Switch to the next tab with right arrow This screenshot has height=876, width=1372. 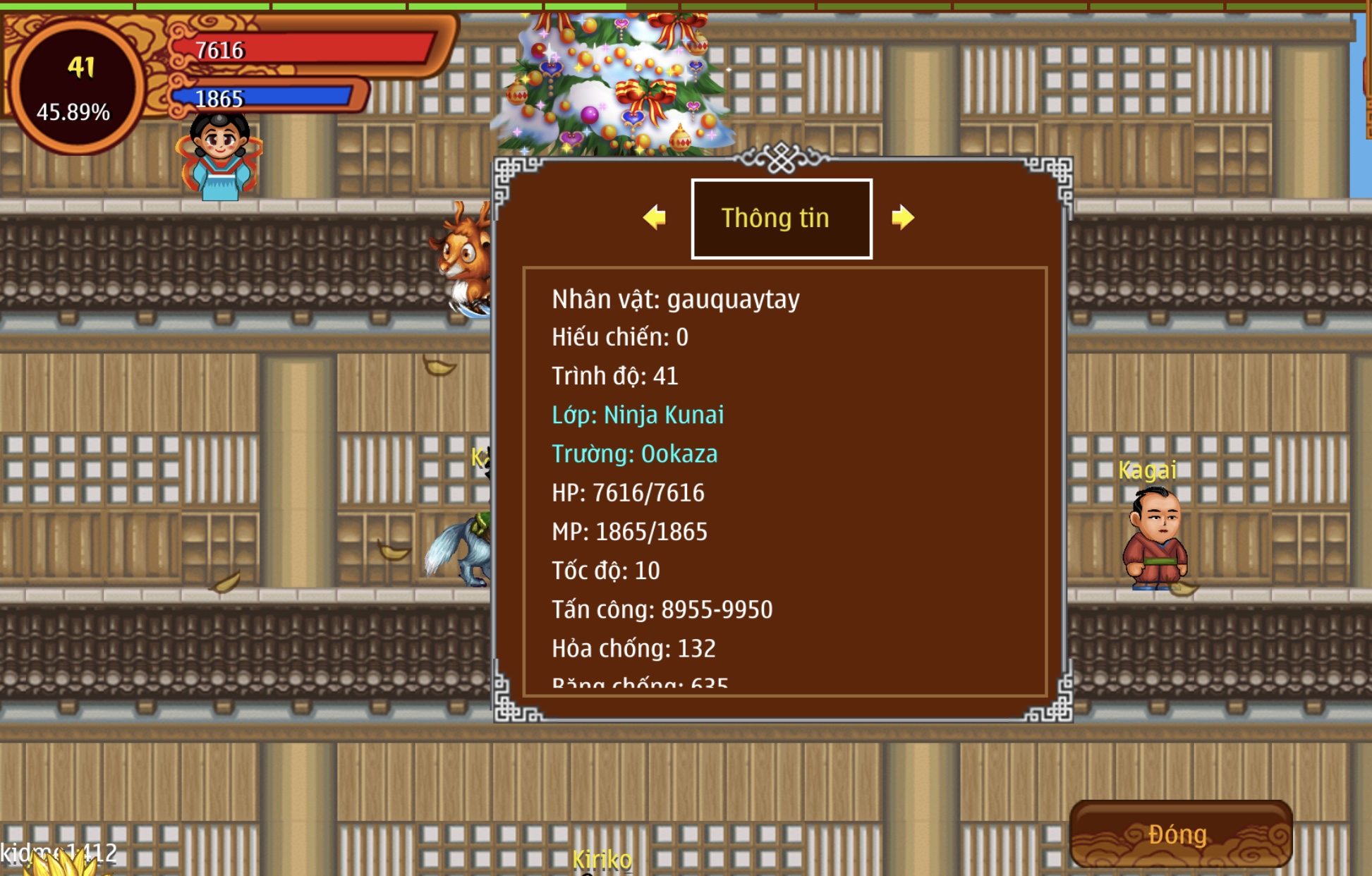(902, 217)
